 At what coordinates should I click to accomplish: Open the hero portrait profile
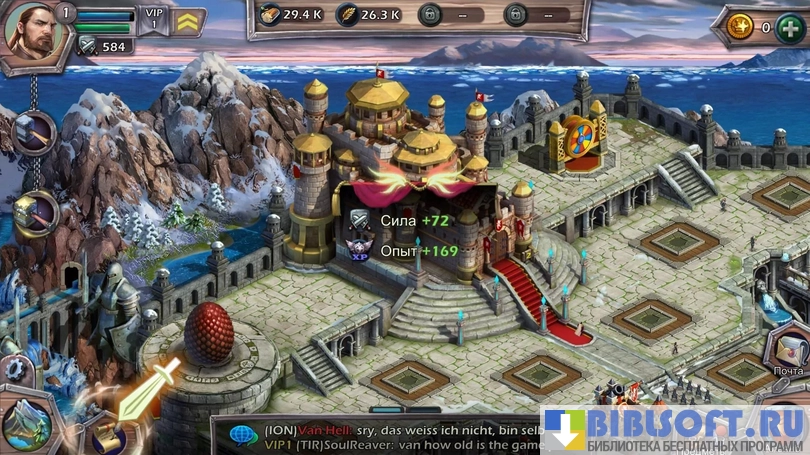tap(31, 32)
